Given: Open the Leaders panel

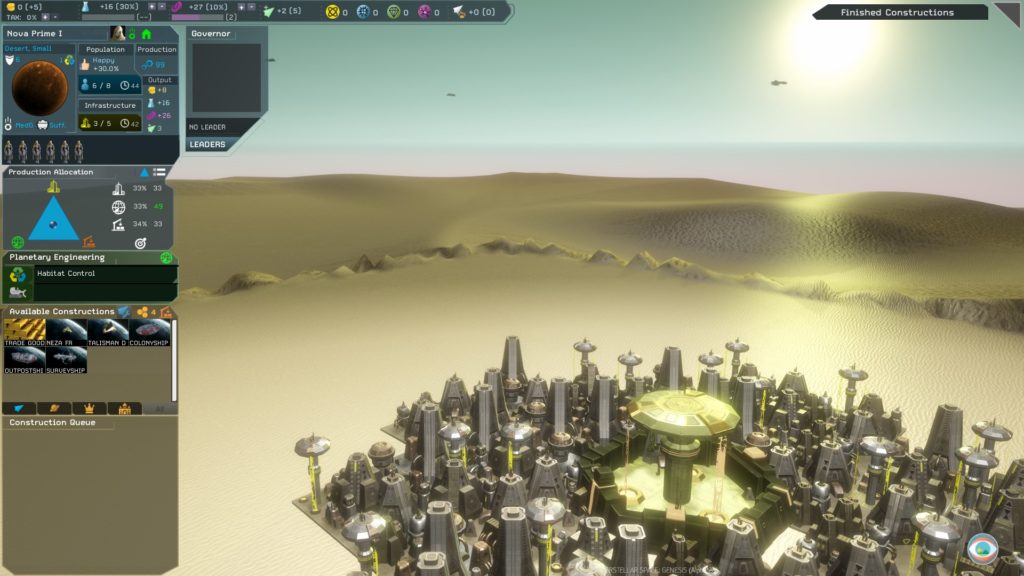Looking at the screenshot, I should pos(208,144).
